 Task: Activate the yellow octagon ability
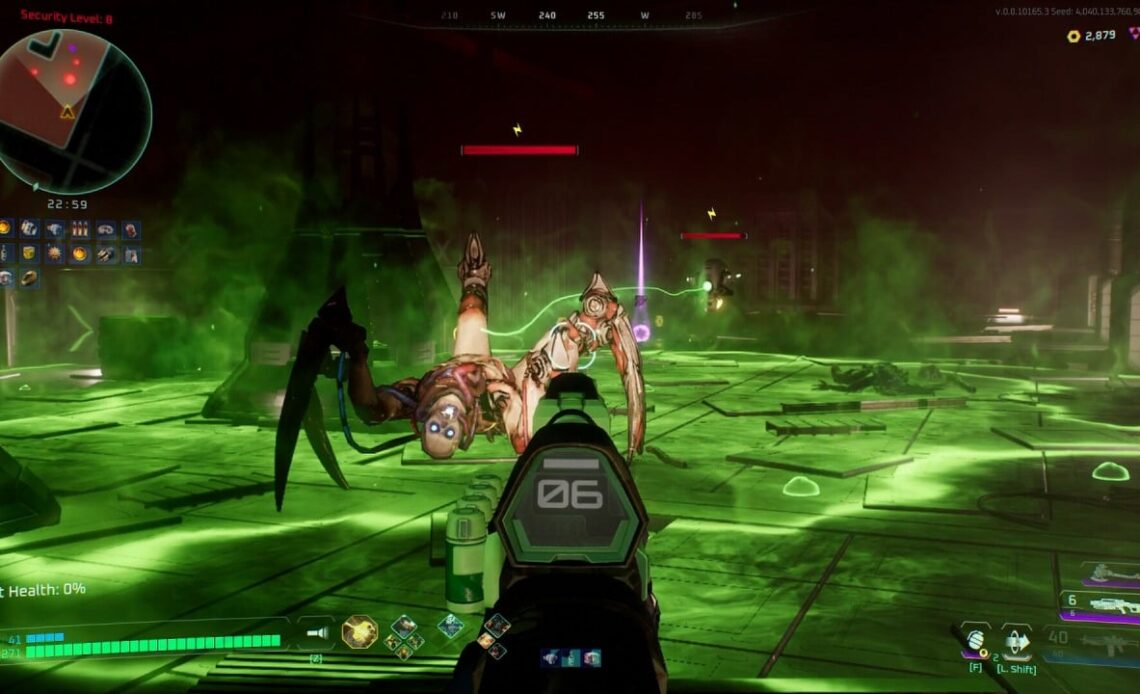pyautogui.click(x=359, y=632)
